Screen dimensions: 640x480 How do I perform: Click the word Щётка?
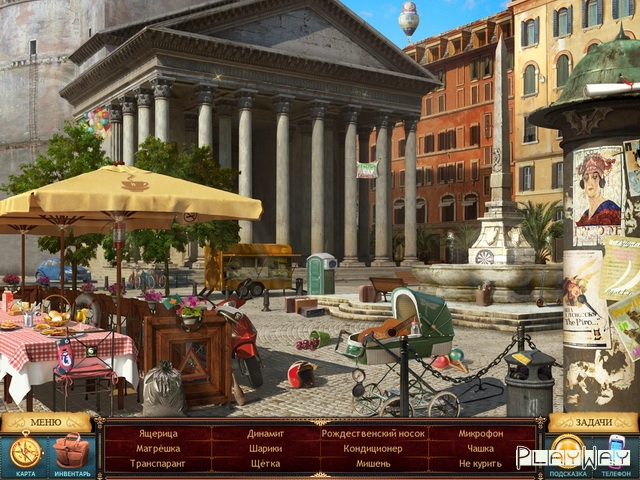coord(265,464)
